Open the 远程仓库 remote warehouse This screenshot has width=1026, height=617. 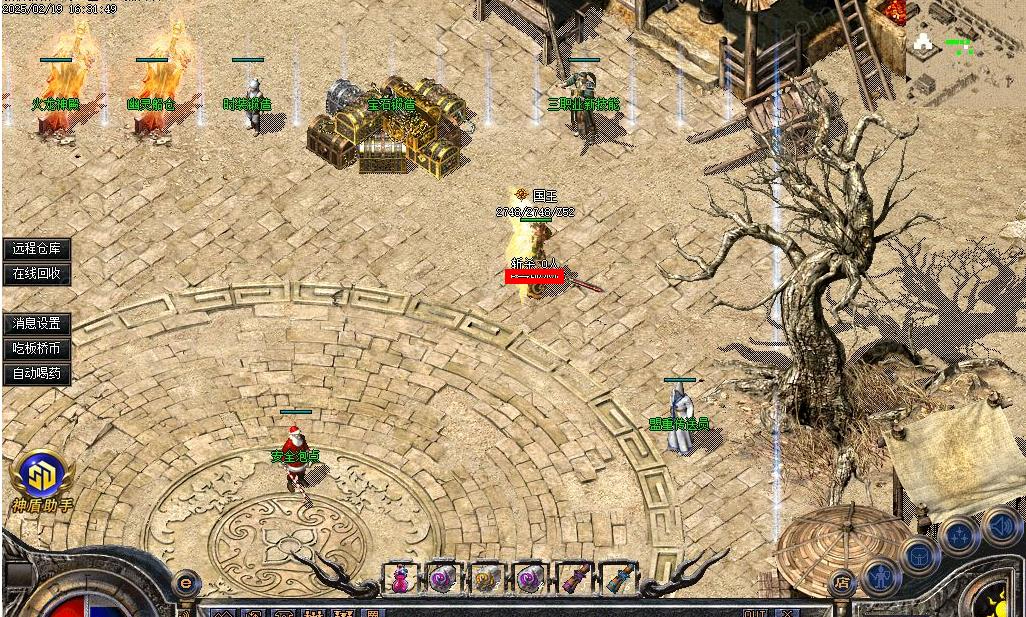pyautogui.click(x=37, y=249)
